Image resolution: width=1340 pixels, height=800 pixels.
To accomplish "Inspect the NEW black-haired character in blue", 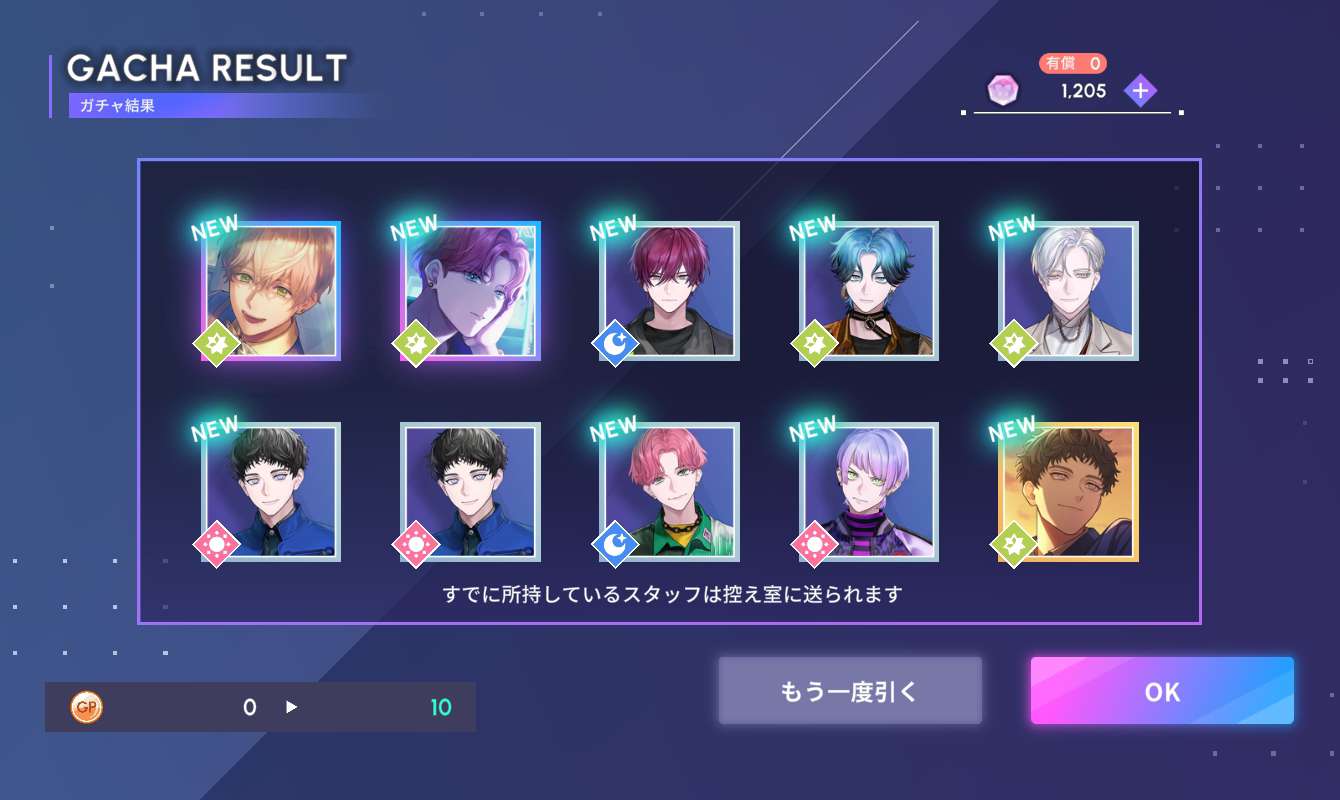I will point(271,492).
